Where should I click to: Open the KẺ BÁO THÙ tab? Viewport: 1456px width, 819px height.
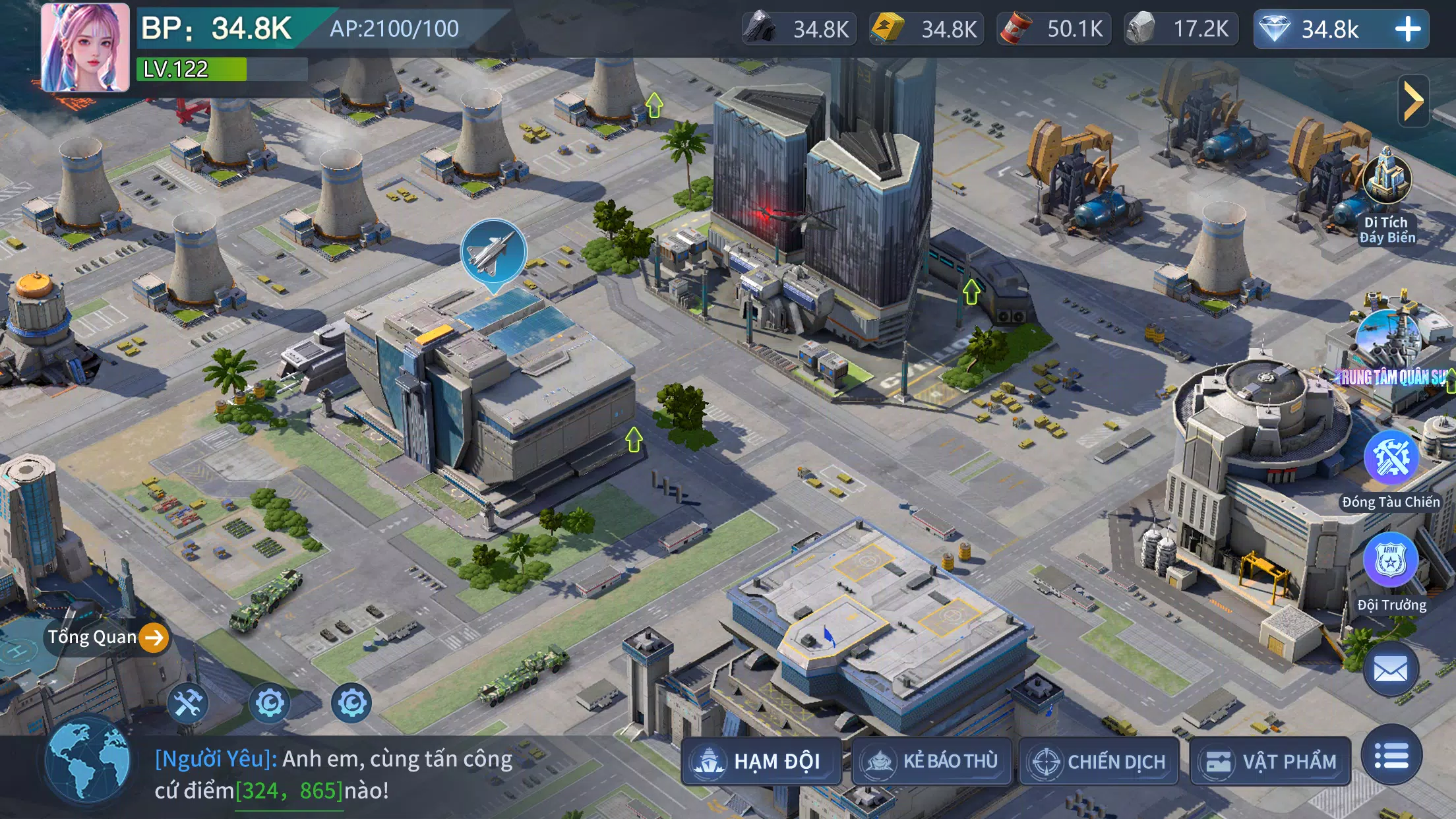(x=933, y=760)
